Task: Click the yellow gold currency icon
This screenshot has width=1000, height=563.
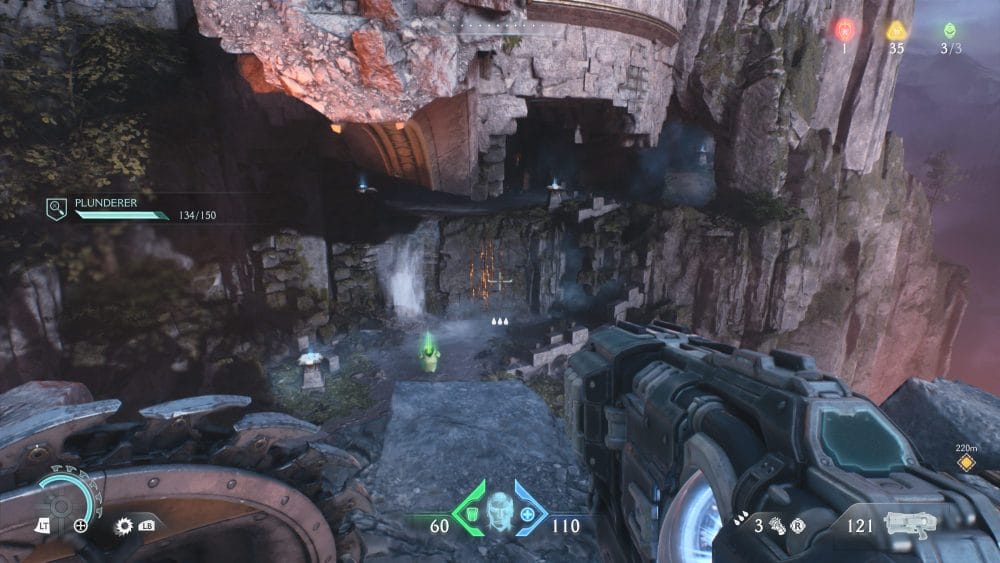Action: pos(895,31)
